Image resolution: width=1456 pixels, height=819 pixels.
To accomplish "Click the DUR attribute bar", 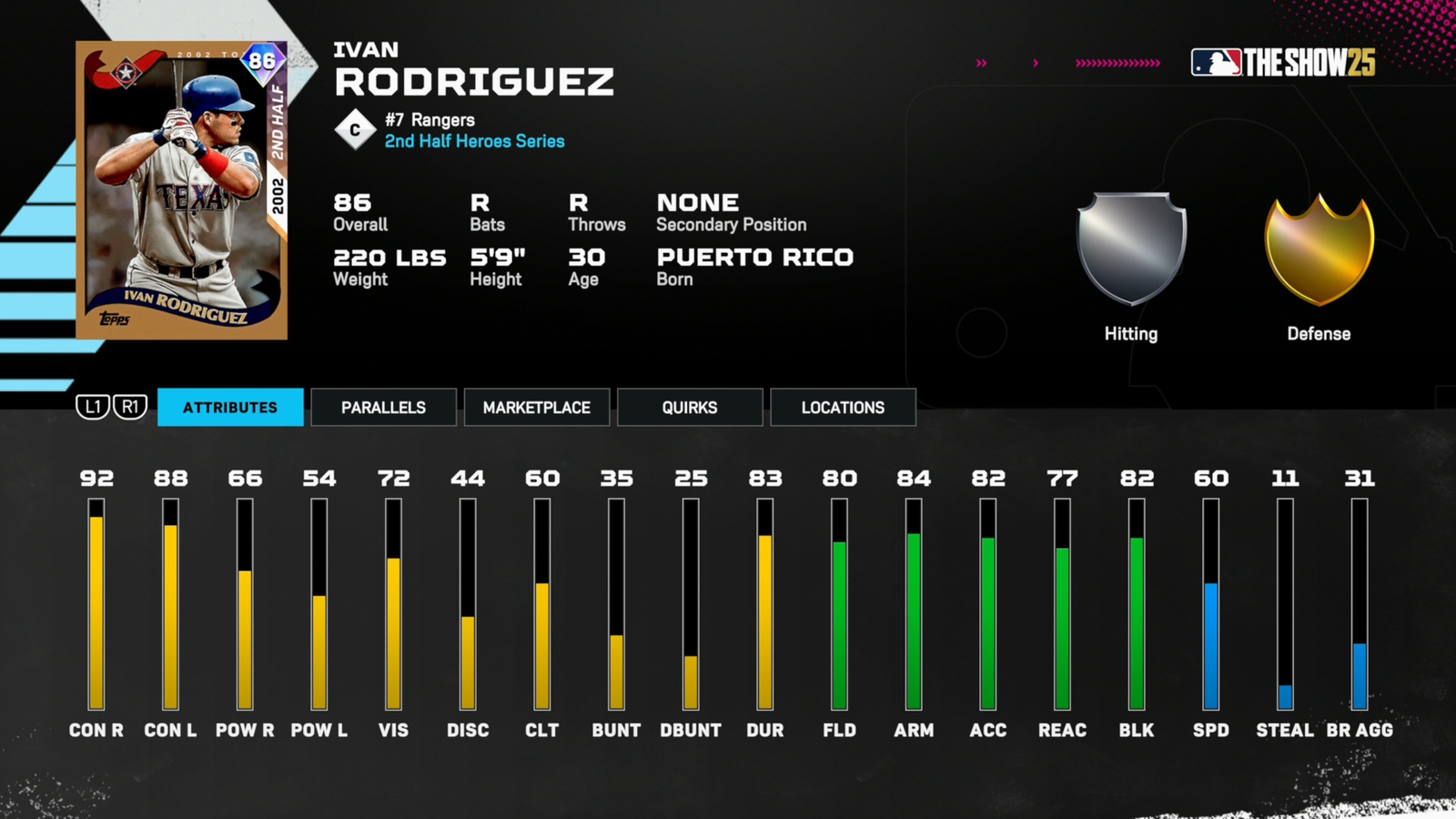I will click(x=765, y=605).
